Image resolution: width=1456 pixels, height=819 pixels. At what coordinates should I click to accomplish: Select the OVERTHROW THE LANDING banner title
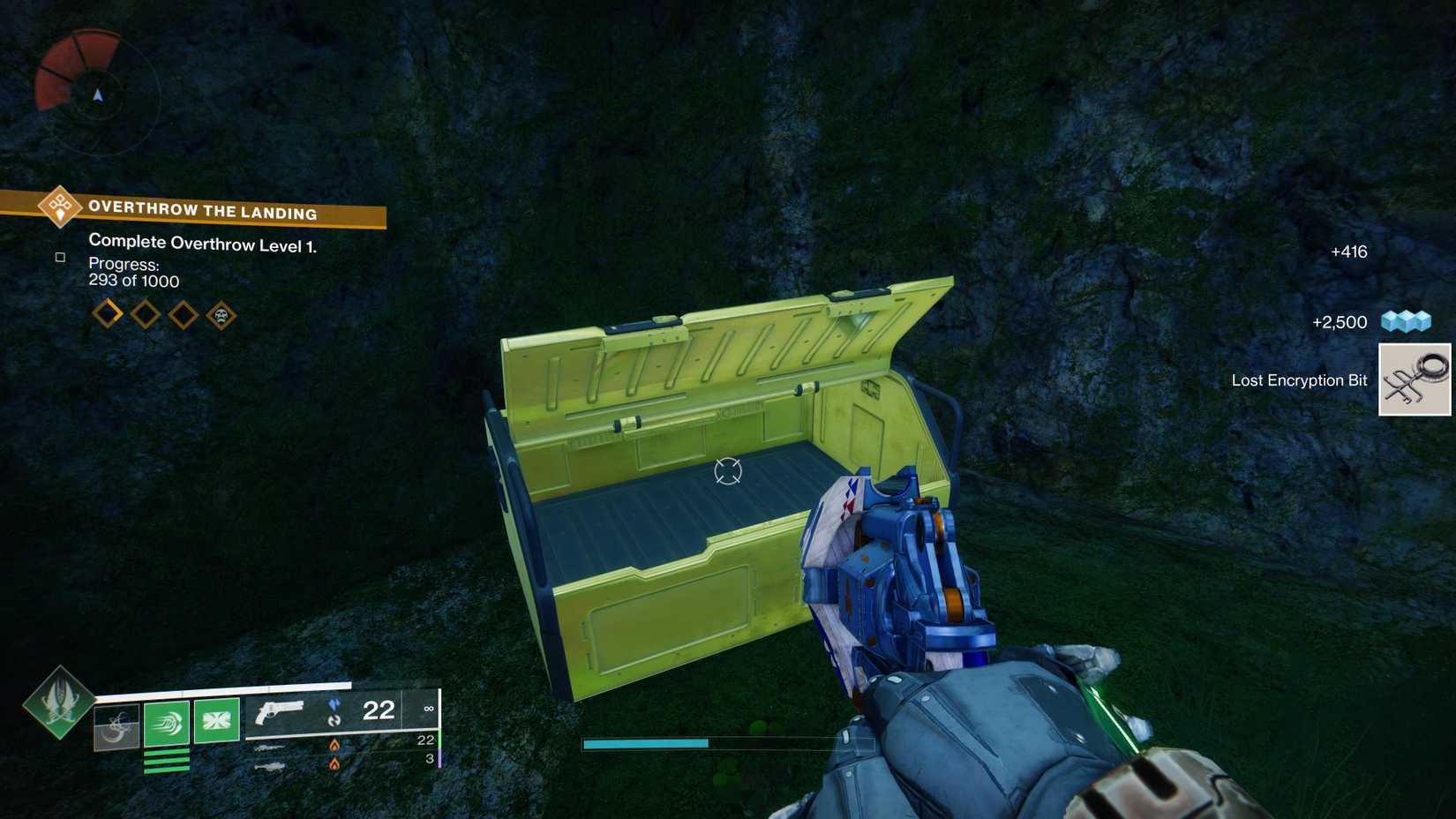coord(201,213)
